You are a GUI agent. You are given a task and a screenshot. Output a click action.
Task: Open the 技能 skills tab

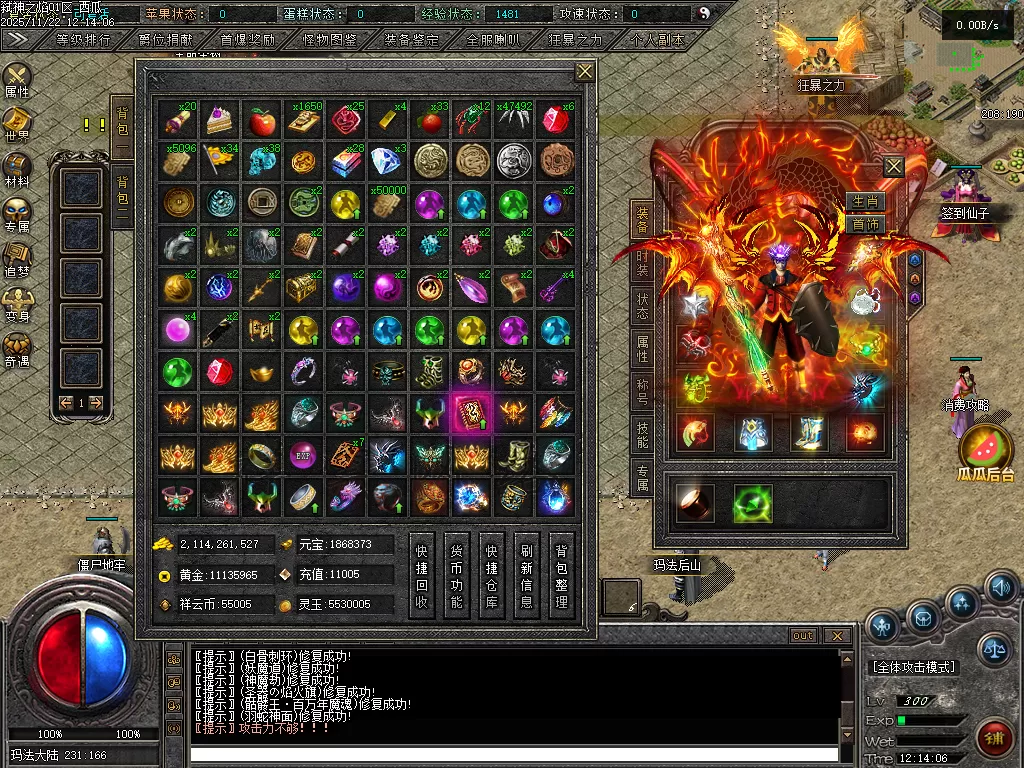click(642, 435)
